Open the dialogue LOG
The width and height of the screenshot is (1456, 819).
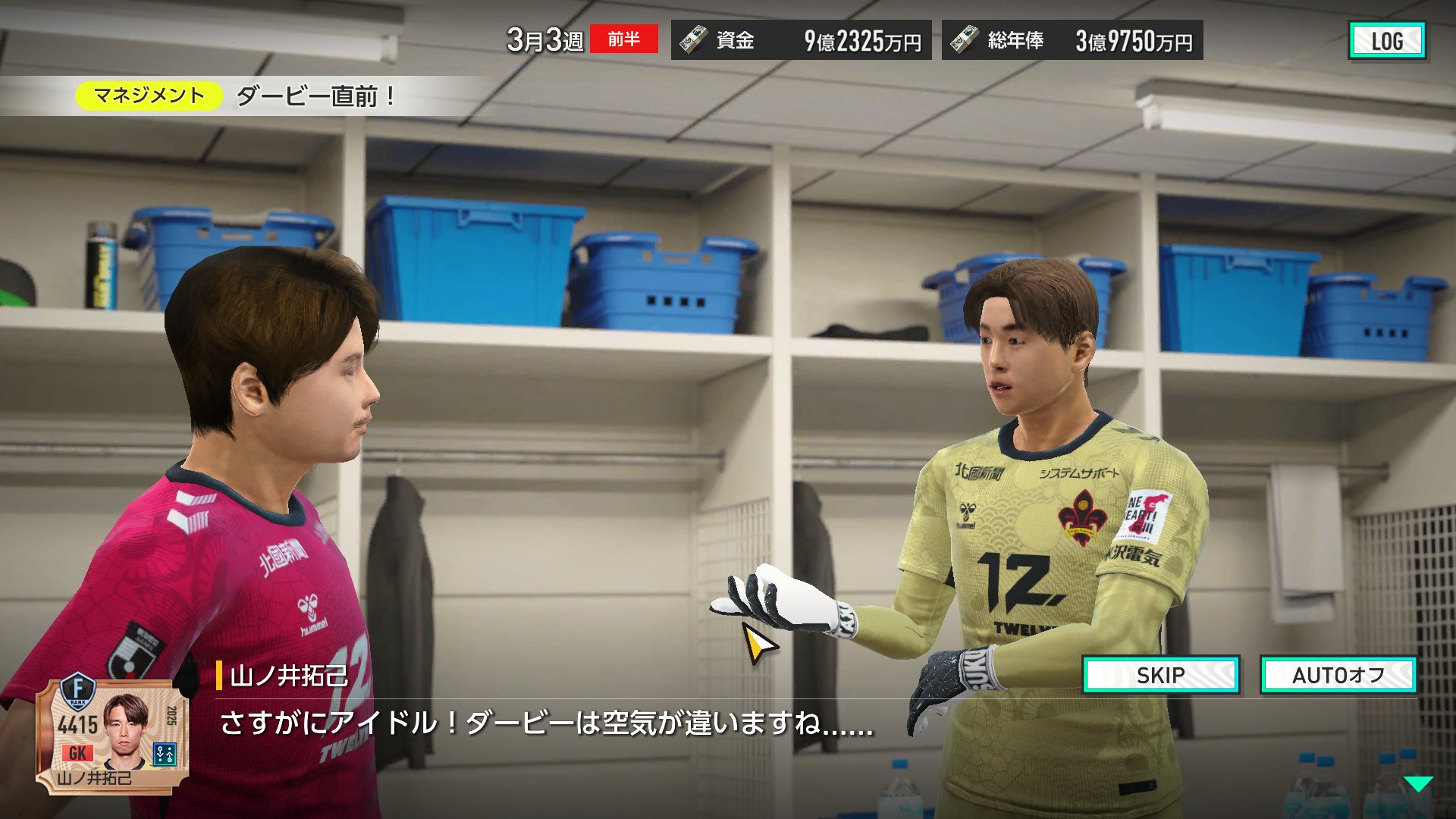click(x=1386, y=41)
